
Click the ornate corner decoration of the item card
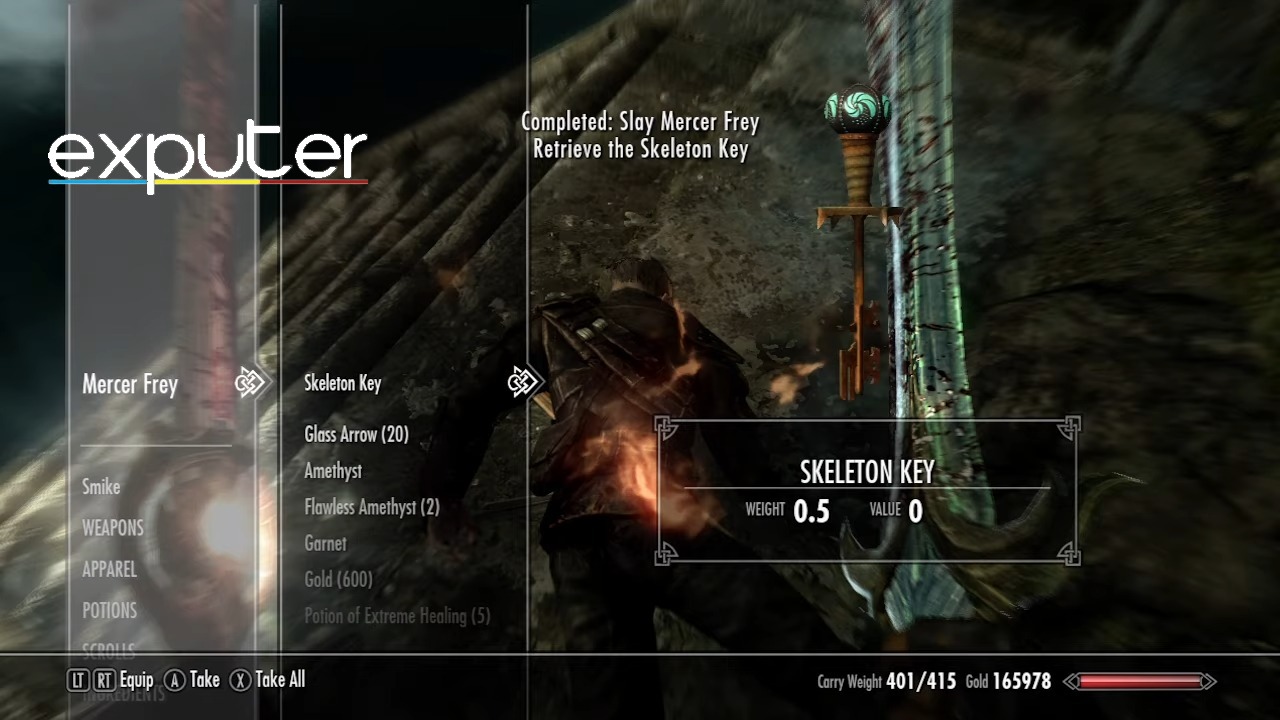click(665, 427)
